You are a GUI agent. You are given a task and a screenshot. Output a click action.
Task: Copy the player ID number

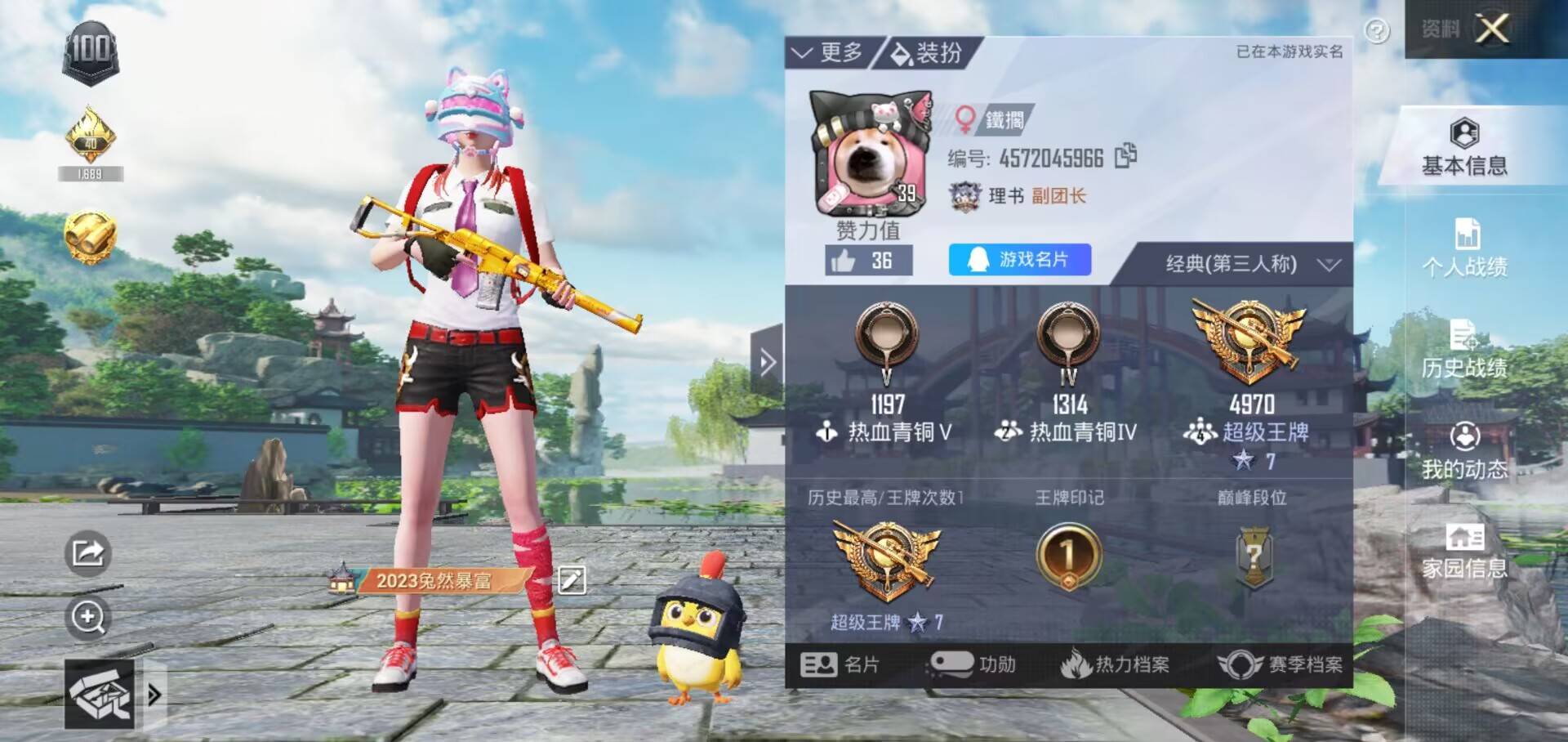[x=1125, y=155]
